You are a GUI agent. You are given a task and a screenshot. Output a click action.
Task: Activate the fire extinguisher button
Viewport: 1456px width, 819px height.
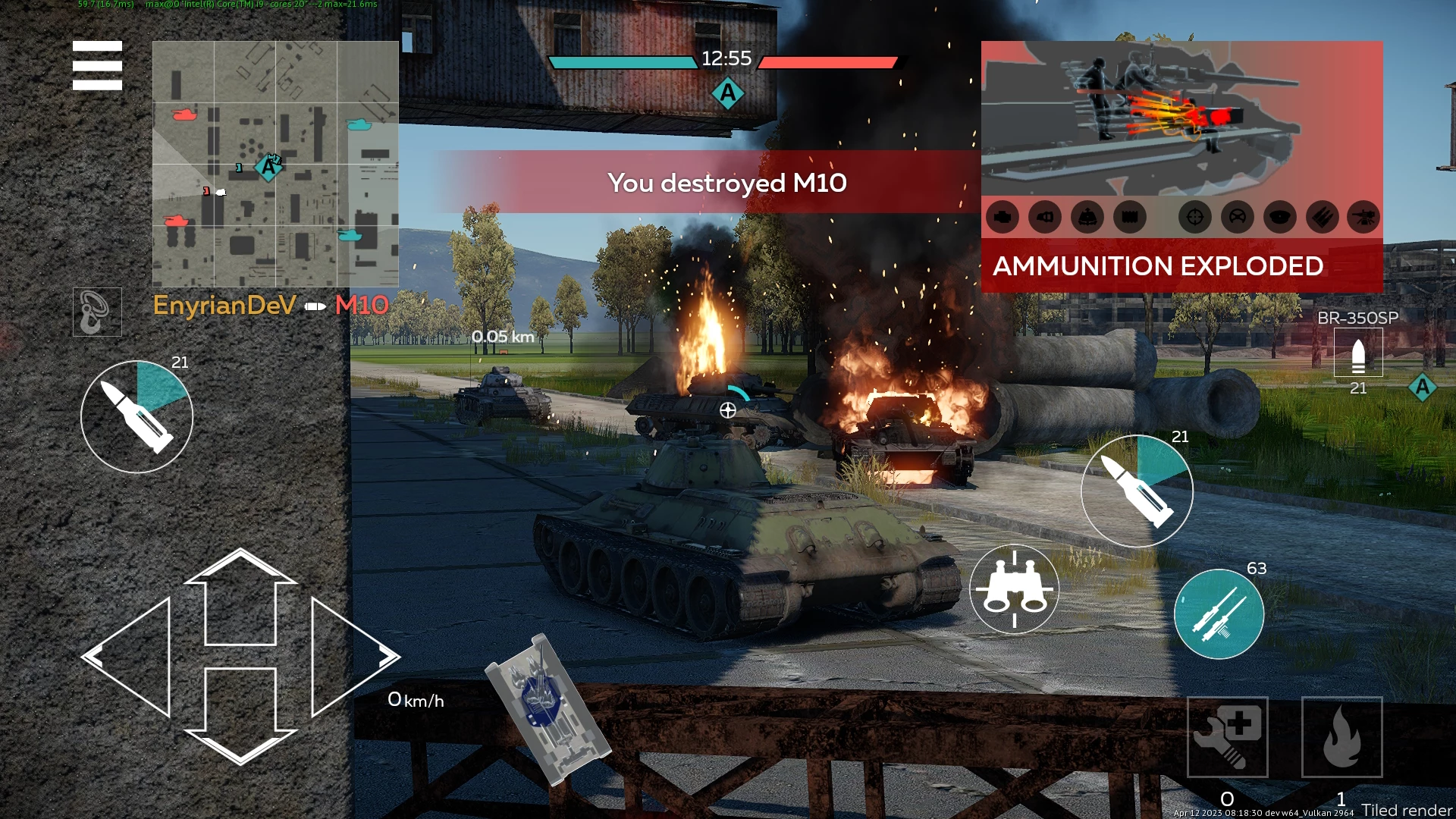pyautogui.click(x=1341, y=737)
